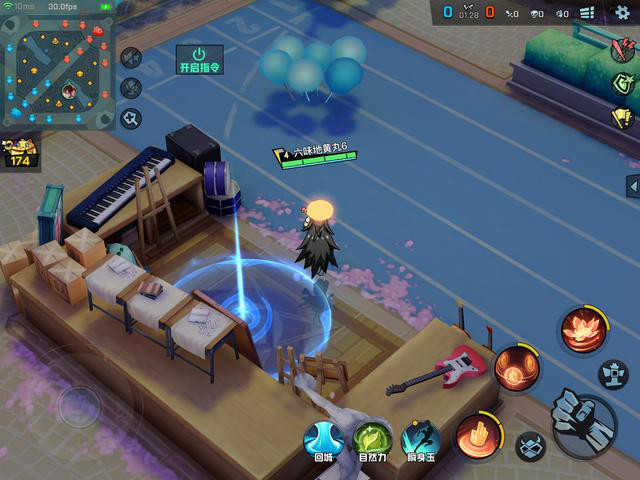
Task: Tap the 开启指令 command button
Action: pos(198,58)
